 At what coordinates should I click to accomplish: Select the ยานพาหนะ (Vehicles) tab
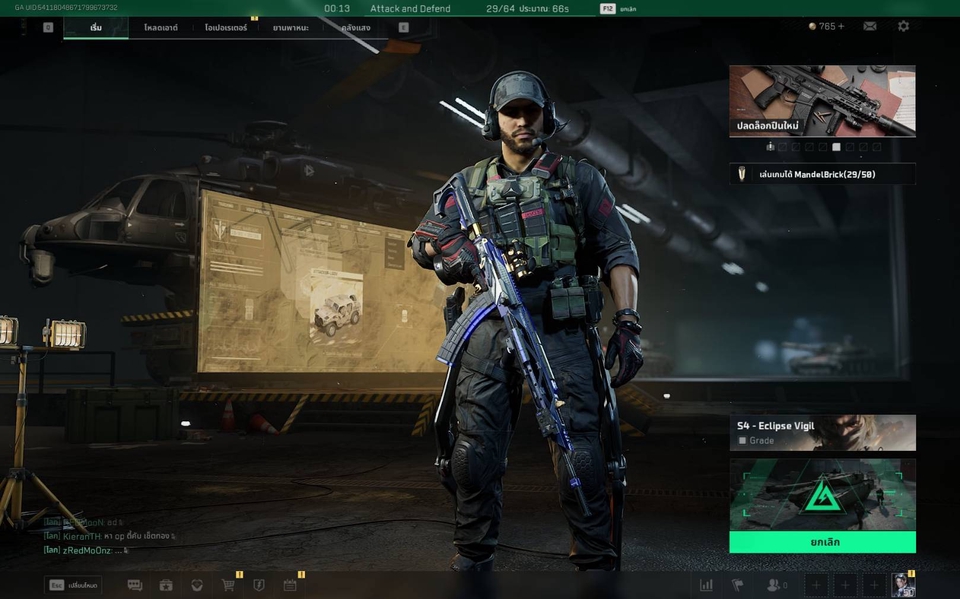289,28
